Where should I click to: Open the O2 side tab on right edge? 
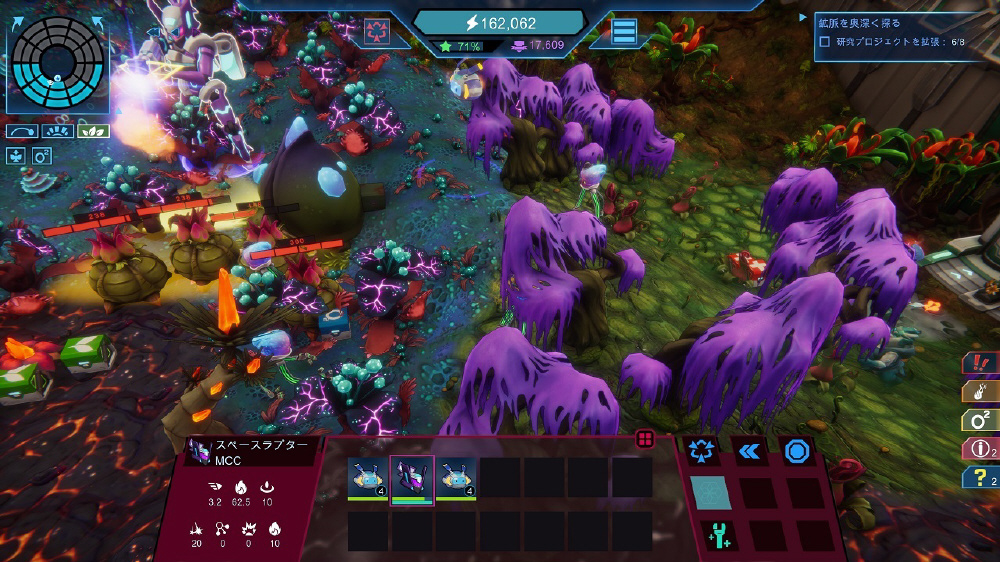[978, 420]
